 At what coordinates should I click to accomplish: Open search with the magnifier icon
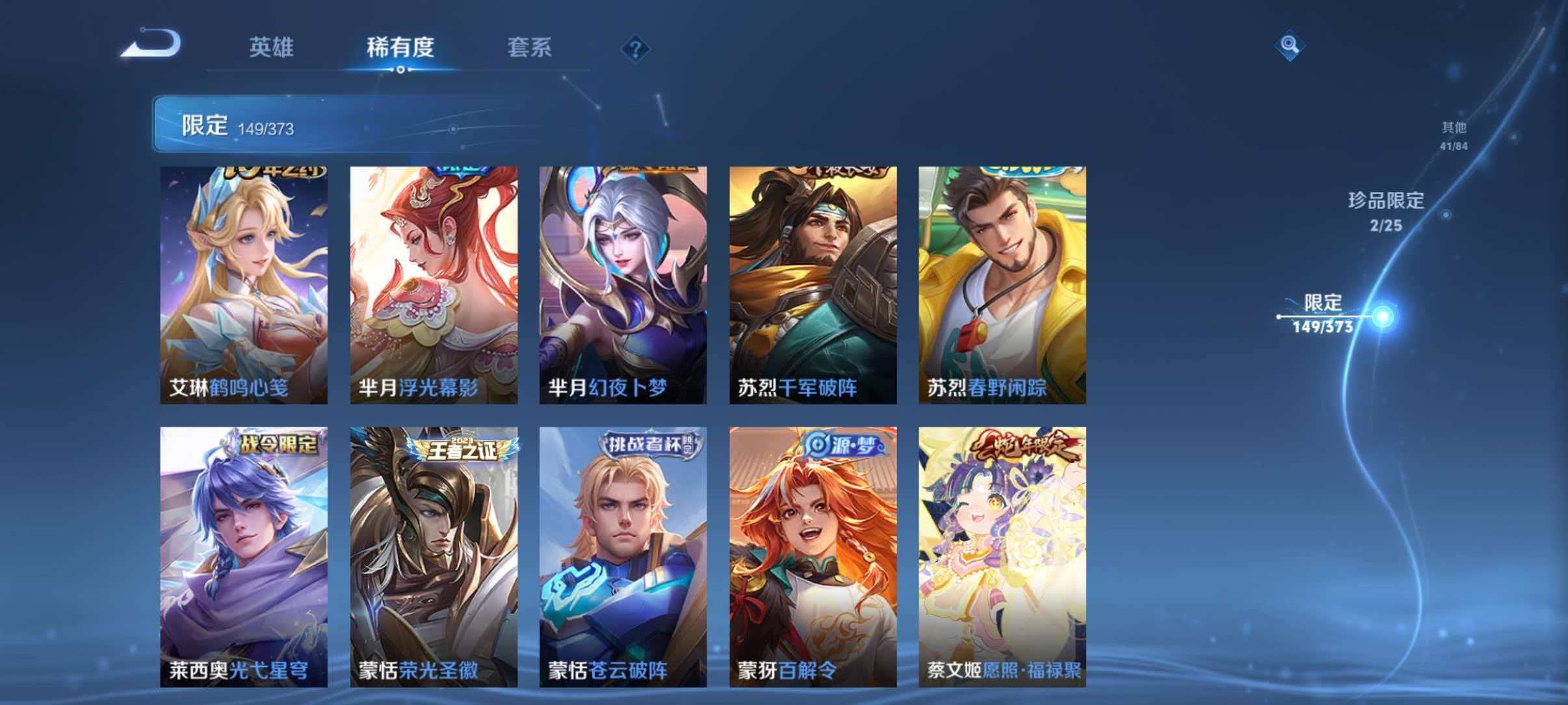point(1288,46)
